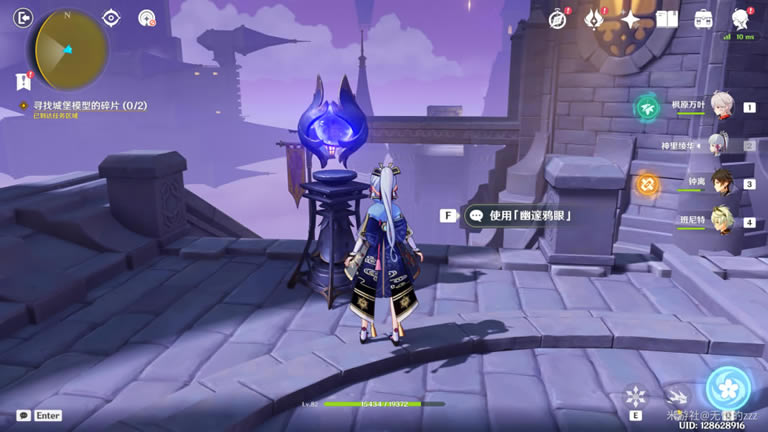Trigger the glowing flower elemental burst
Image resolution: width=768 pixels, height=432 pixels.
pos(728,390)
